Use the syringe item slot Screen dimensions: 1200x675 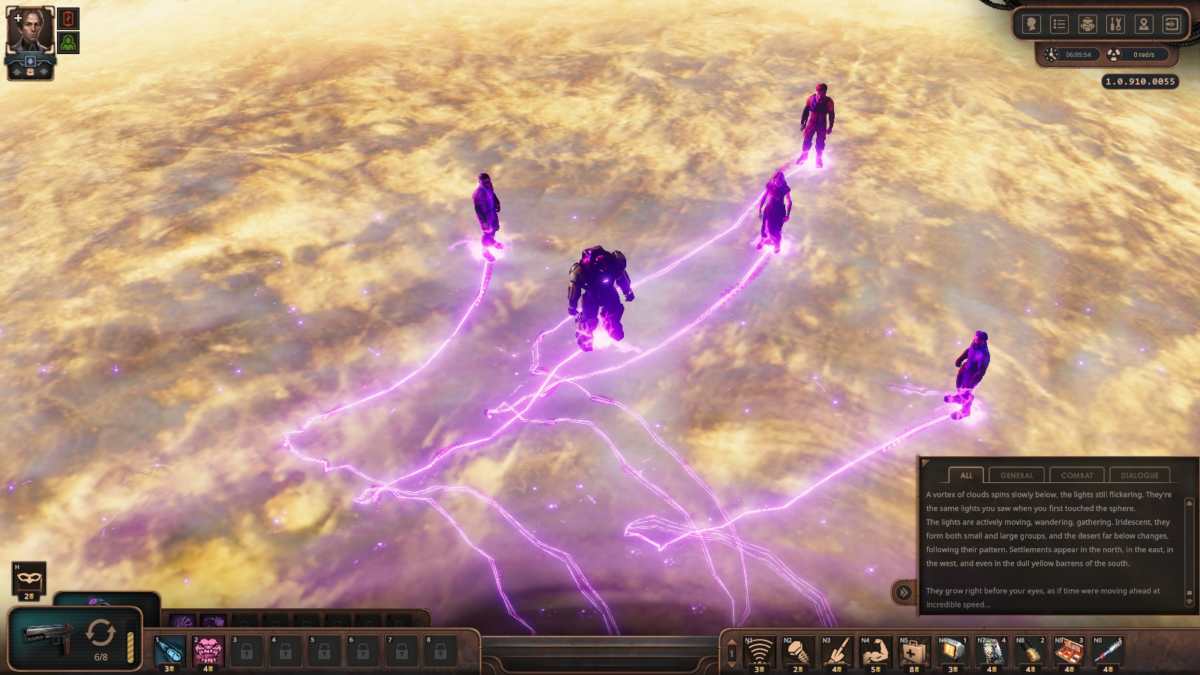click(1107, 650)
